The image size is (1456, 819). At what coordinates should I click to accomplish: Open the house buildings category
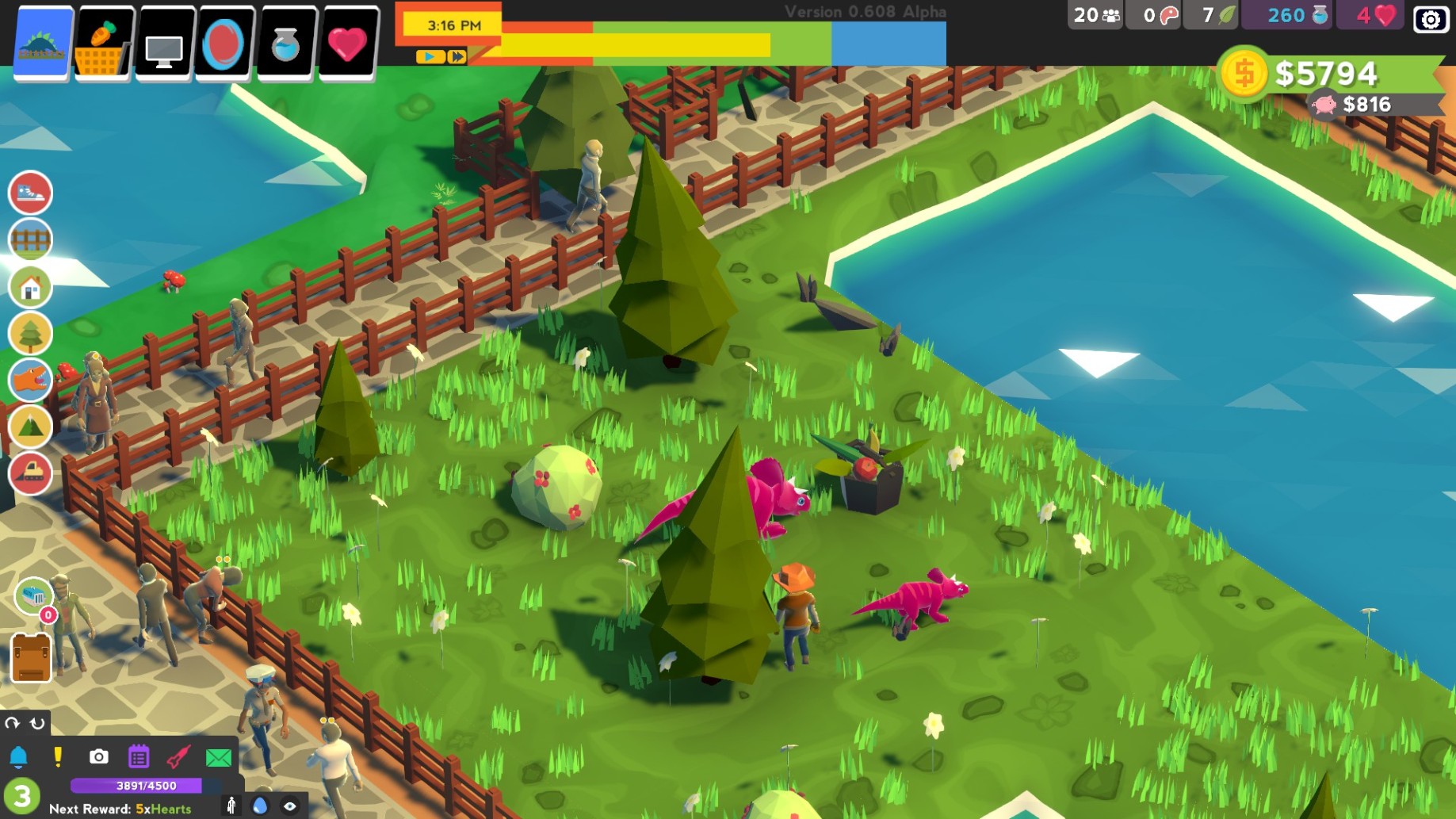(30, 287)
